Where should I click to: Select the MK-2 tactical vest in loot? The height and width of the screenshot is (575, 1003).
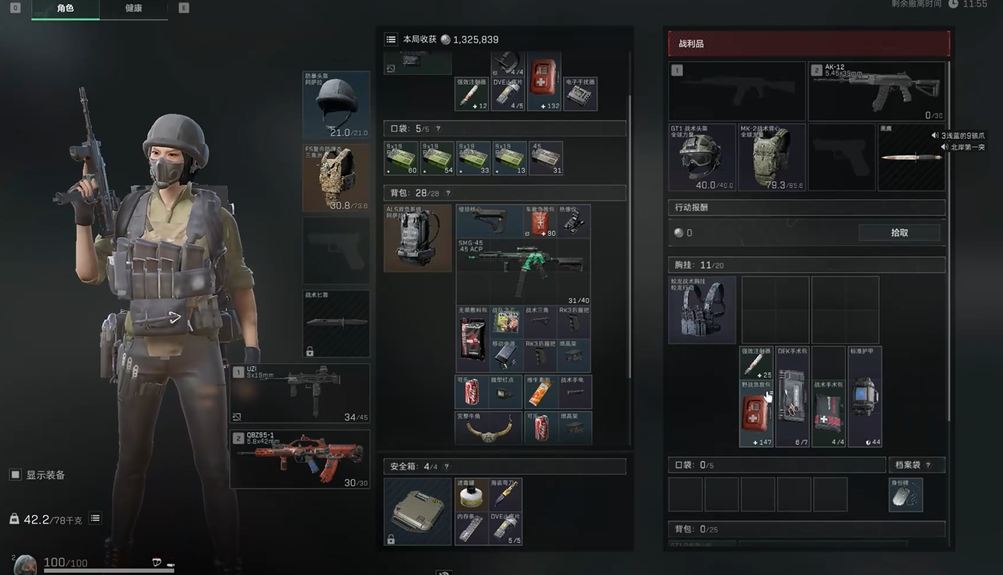click(x=771, y=157)
